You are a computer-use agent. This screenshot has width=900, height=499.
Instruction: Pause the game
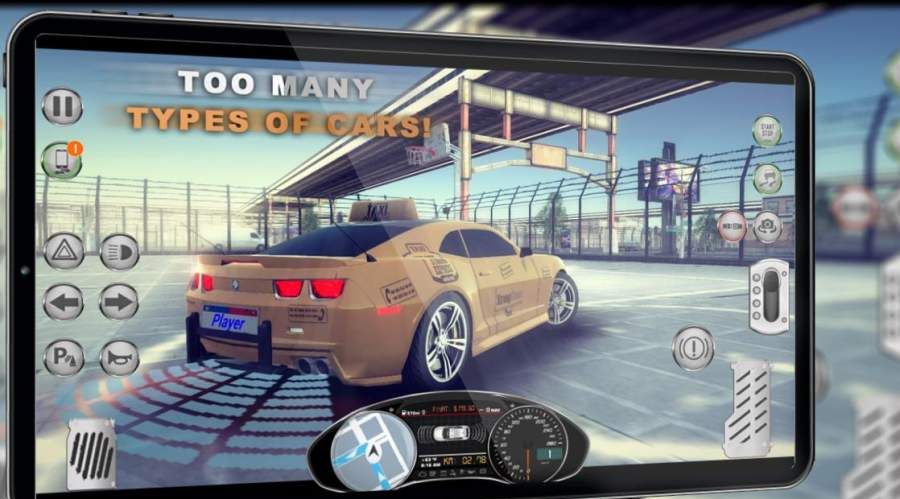pyautogui.click(x=62, y=107)
